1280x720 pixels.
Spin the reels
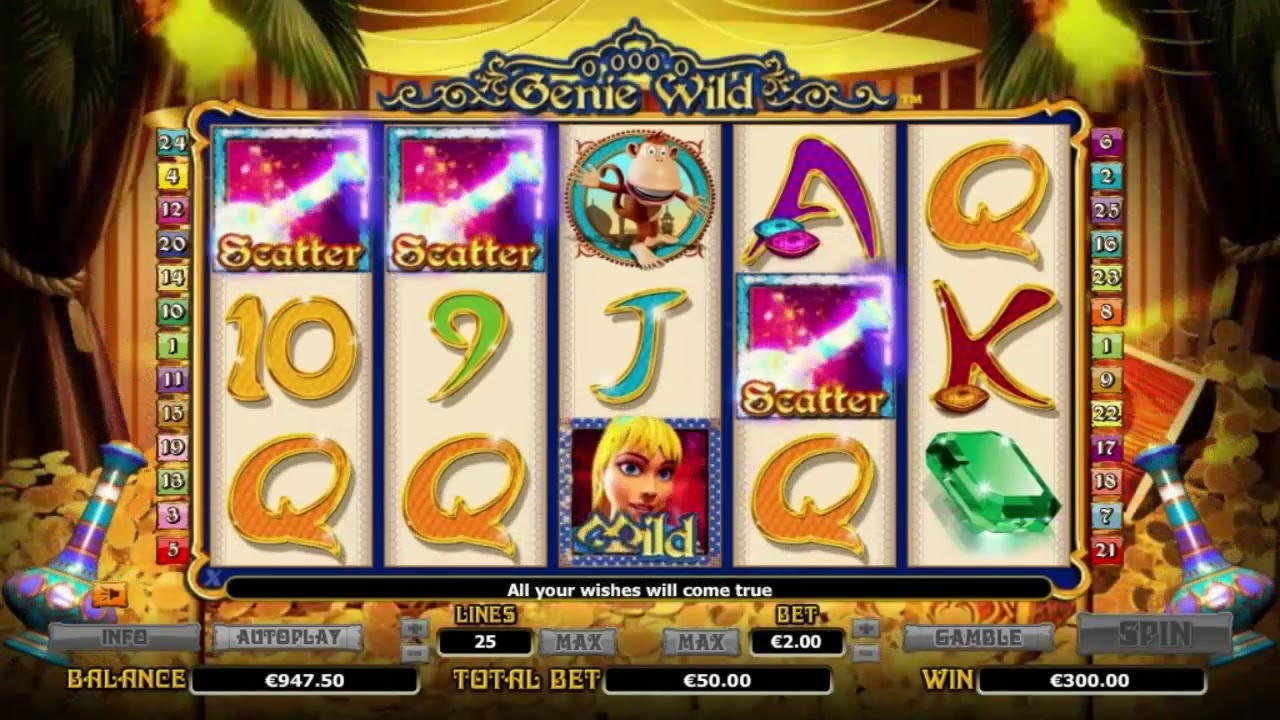tap(1154, 633)
